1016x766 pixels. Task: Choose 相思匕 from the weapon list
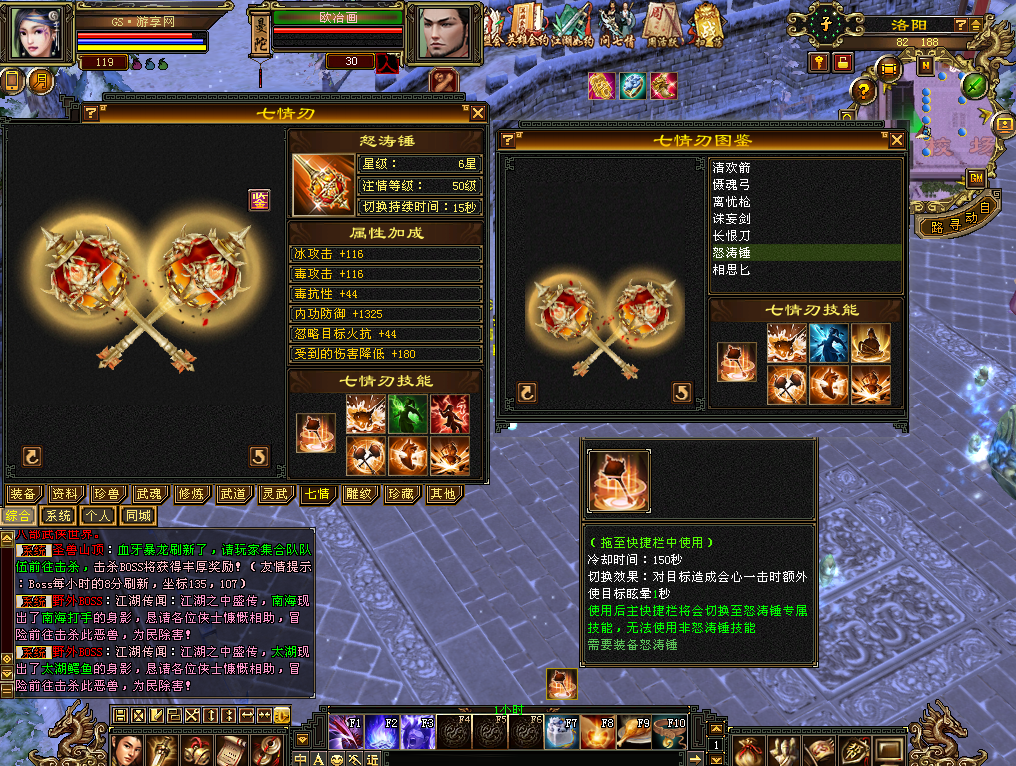click(731, 270)
